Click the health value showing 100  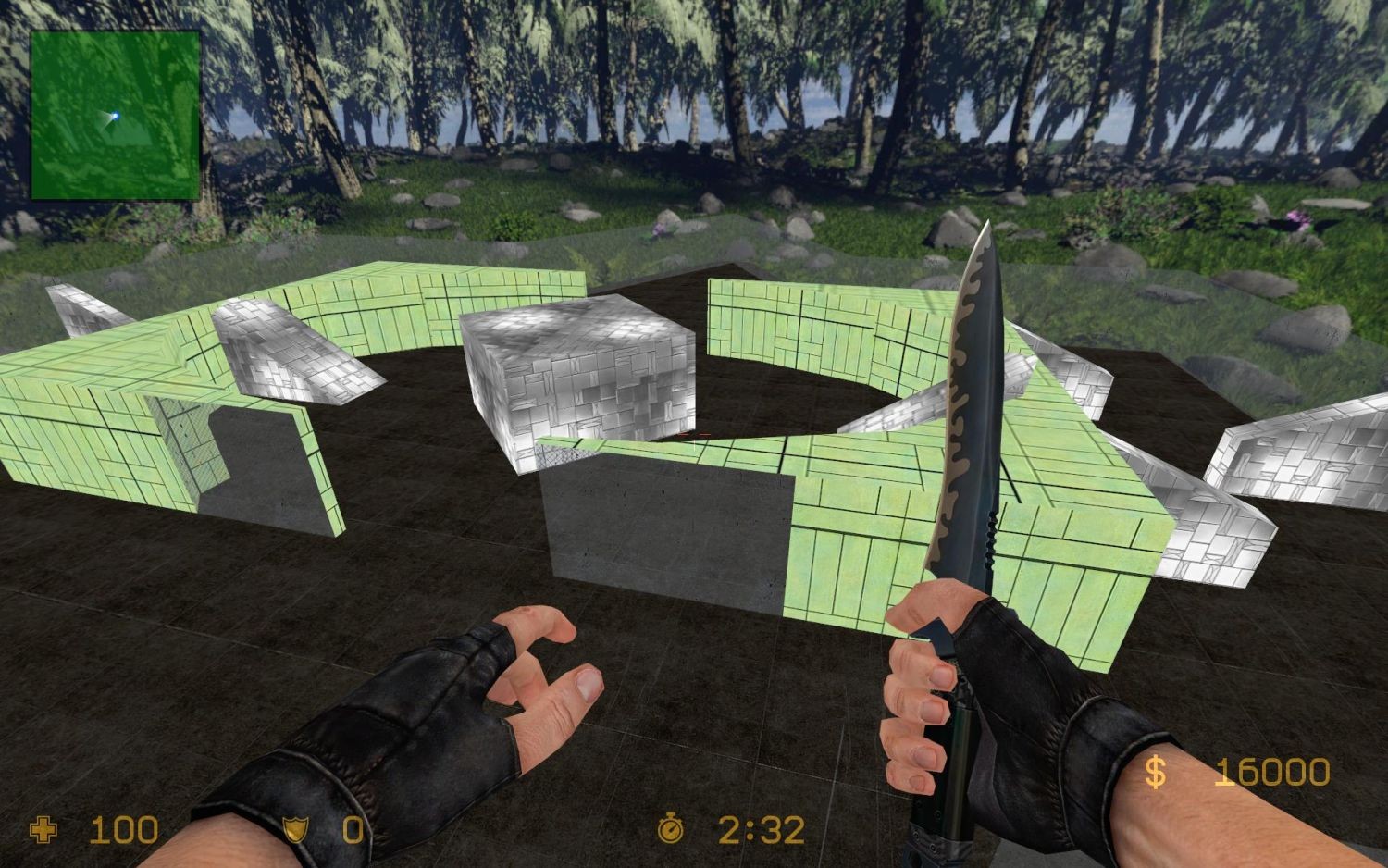pyautogui.click(x=123, y=830)
